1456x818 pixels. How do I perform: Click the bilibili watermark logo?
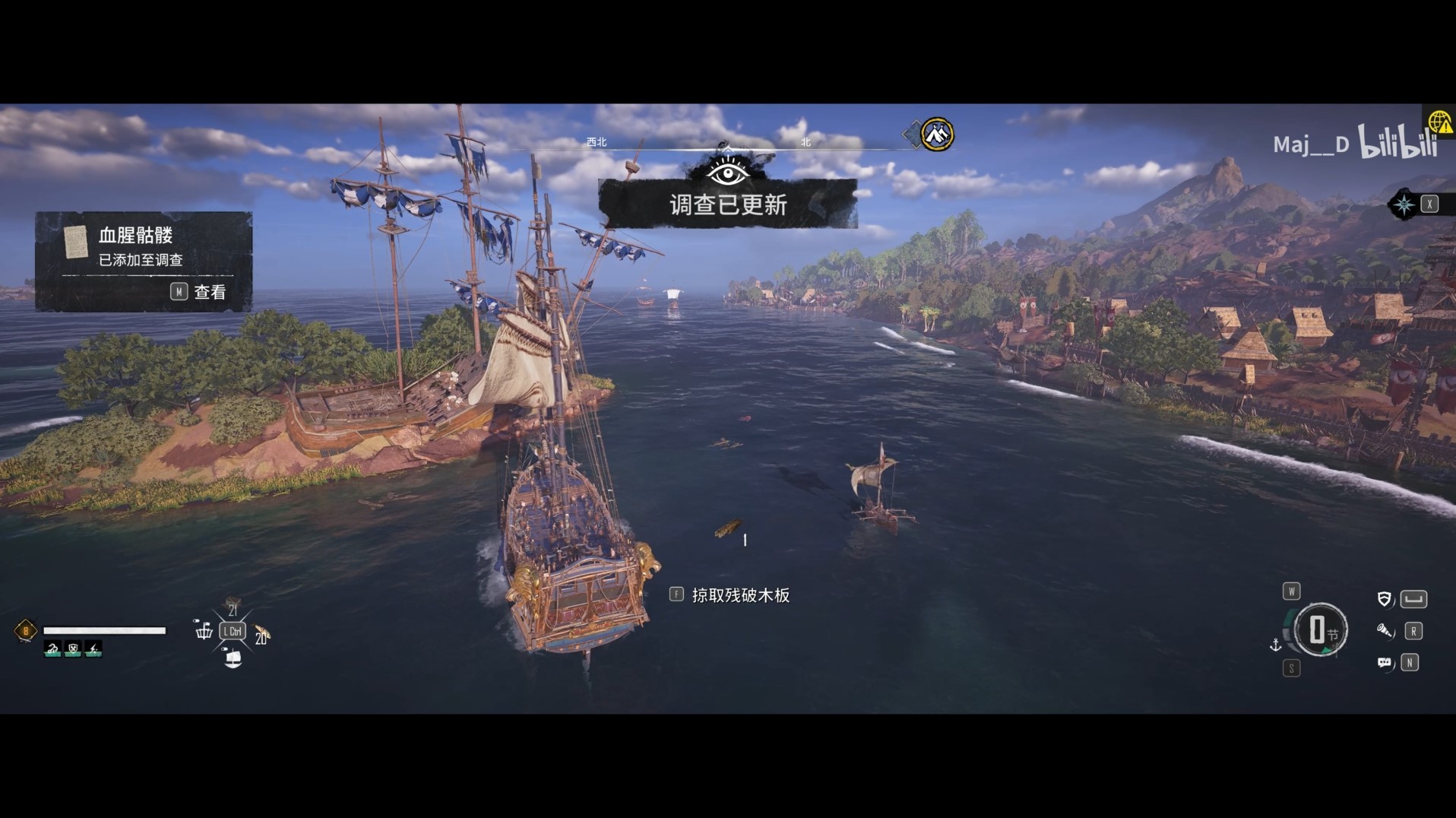click(x=1397, y=142)
